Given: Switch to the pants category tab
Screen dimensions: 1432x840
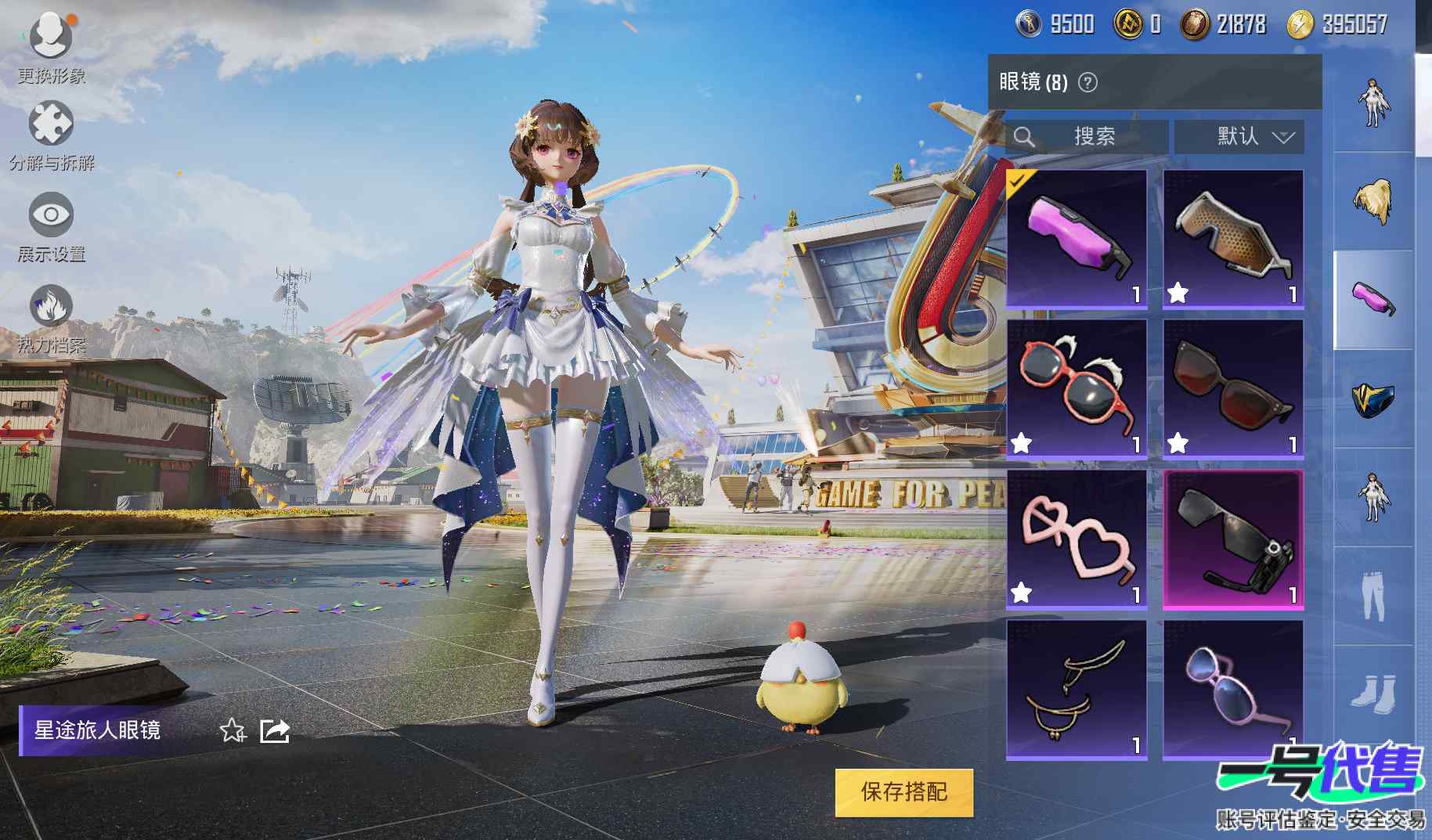Looking at the screenshot, I should point(1372,597).
